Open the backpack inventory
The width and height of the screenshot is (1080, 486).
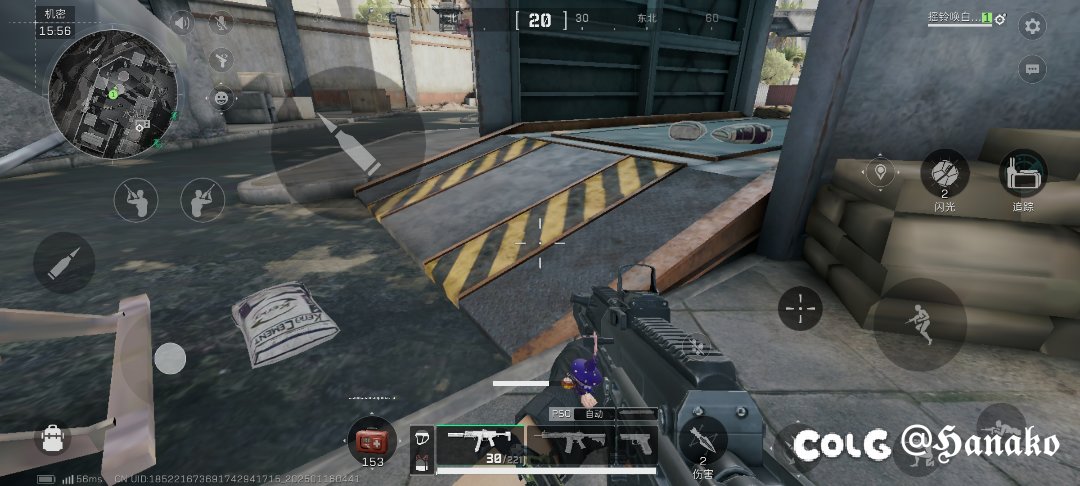[x=51, y=437]
